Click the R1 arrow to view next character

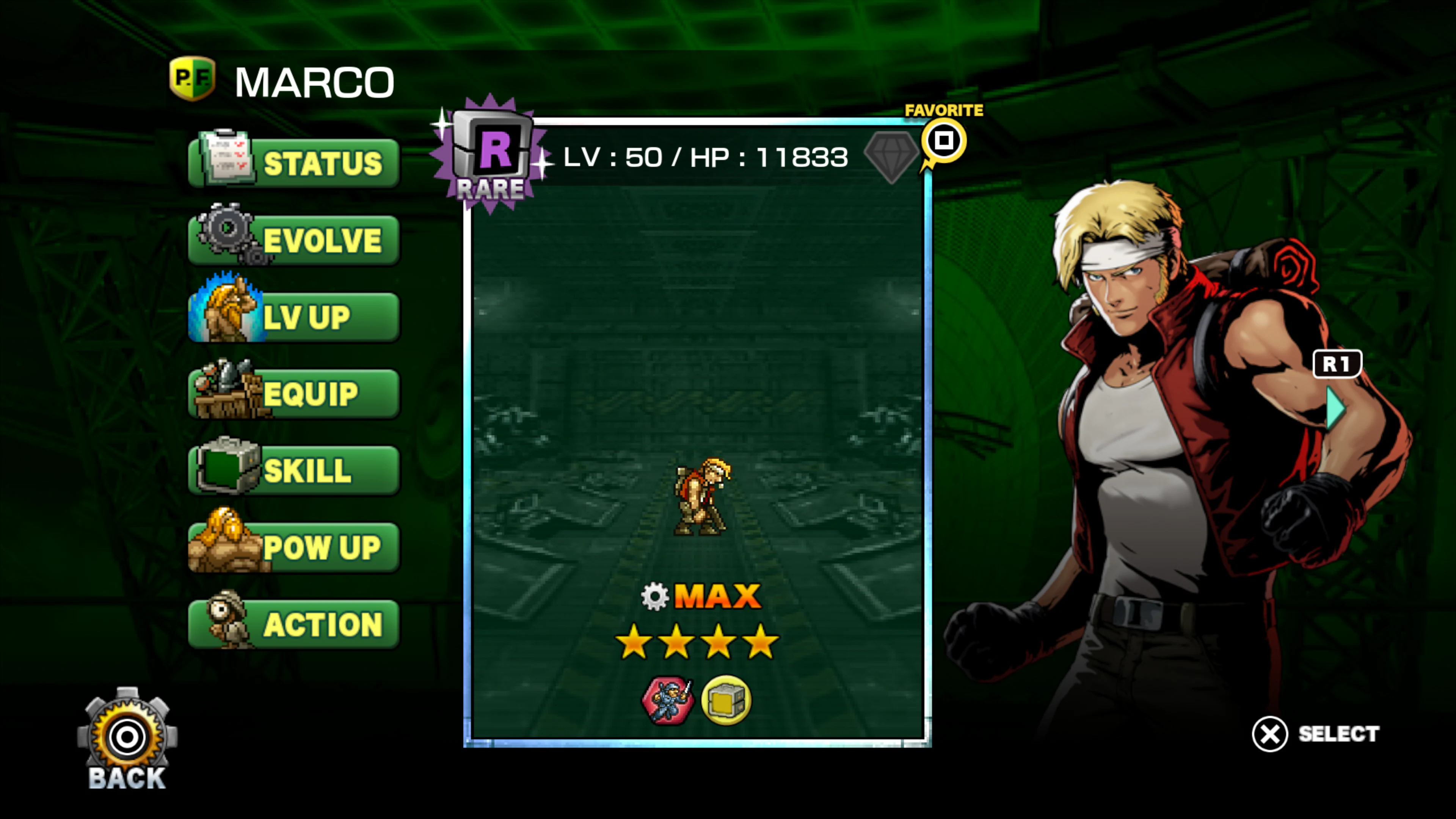[1338, 364]
